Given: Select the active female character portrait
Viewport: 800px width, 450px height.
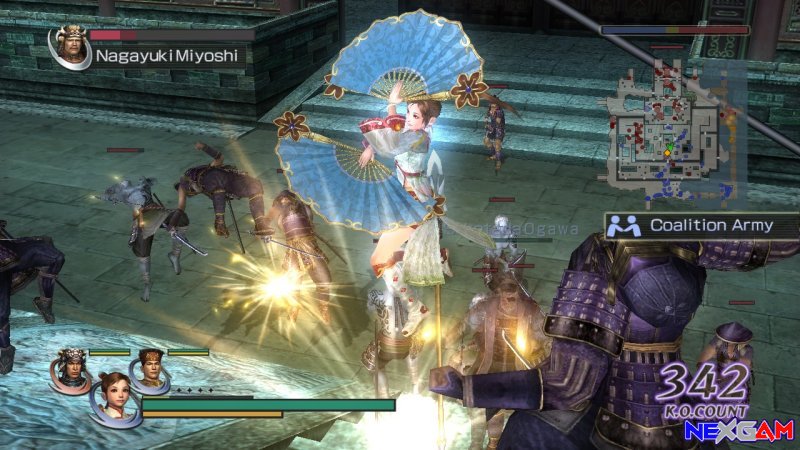Looking at the screenshot, I should pyautogui.click(x=112, y=397).
